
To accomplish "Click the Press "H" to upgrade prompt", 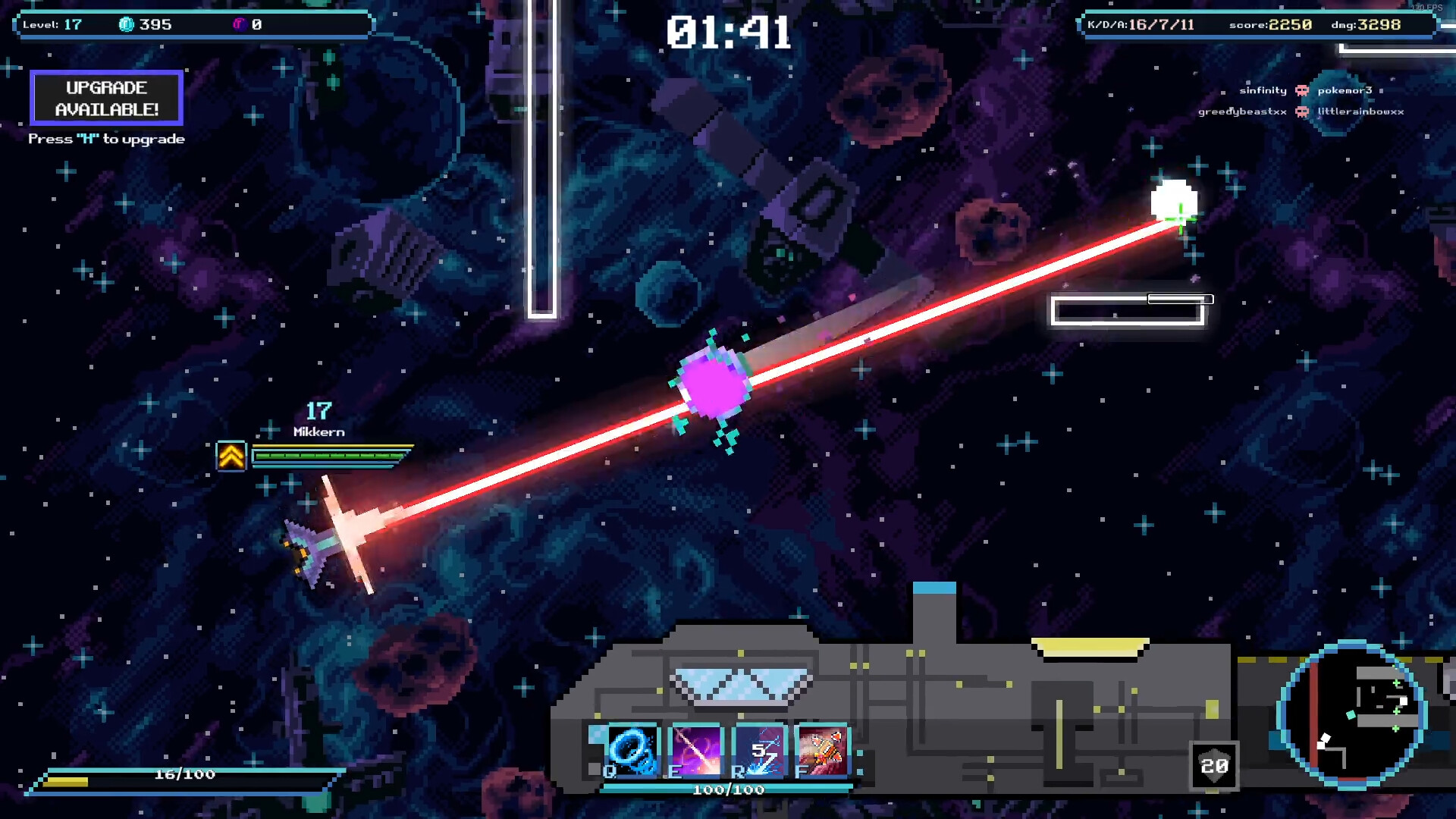I will 106,139.
